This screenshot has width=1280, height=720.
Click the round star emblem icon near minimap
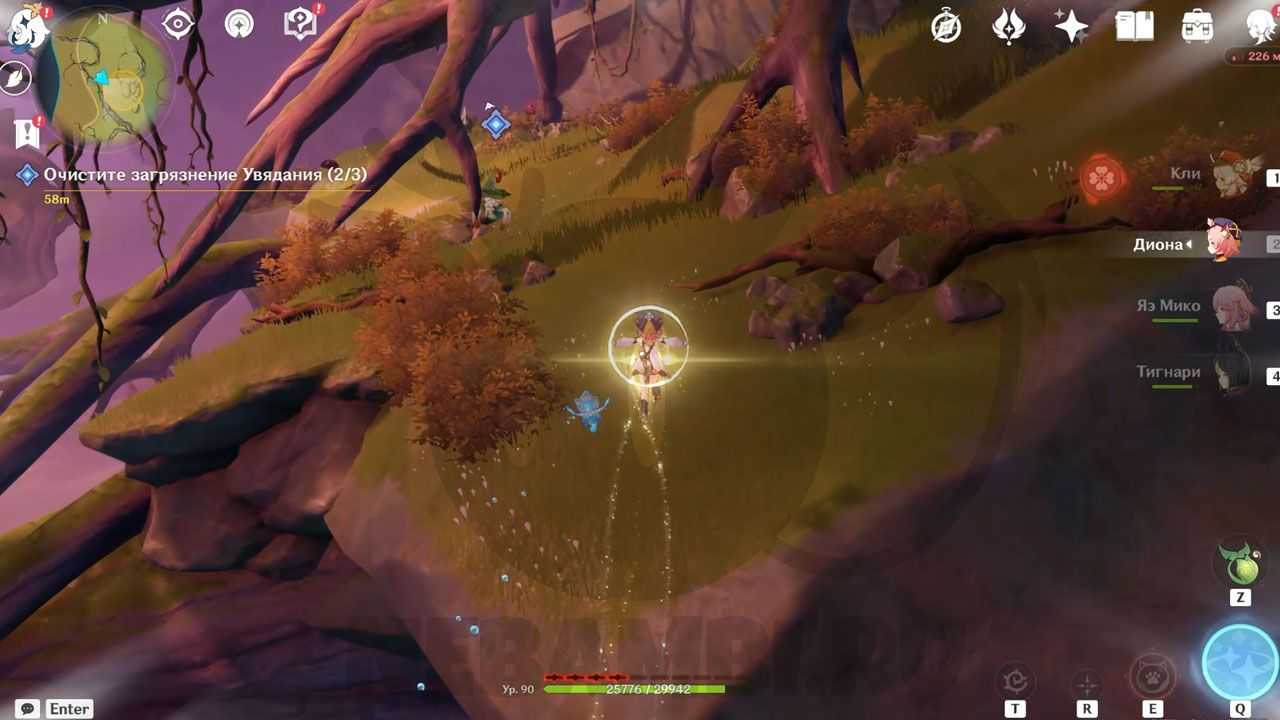click(x=239, y=24)
